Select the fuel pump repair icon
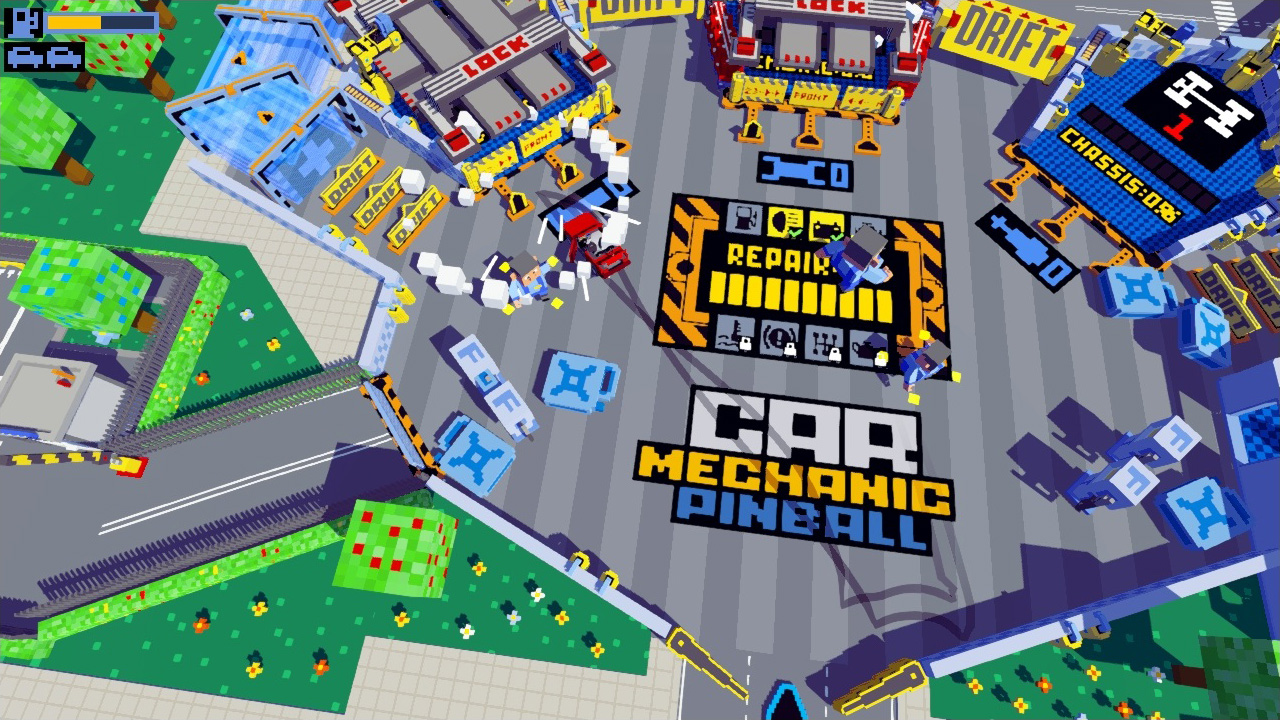This screenshot has height=720, width=1280. click(x=743, y=219)
